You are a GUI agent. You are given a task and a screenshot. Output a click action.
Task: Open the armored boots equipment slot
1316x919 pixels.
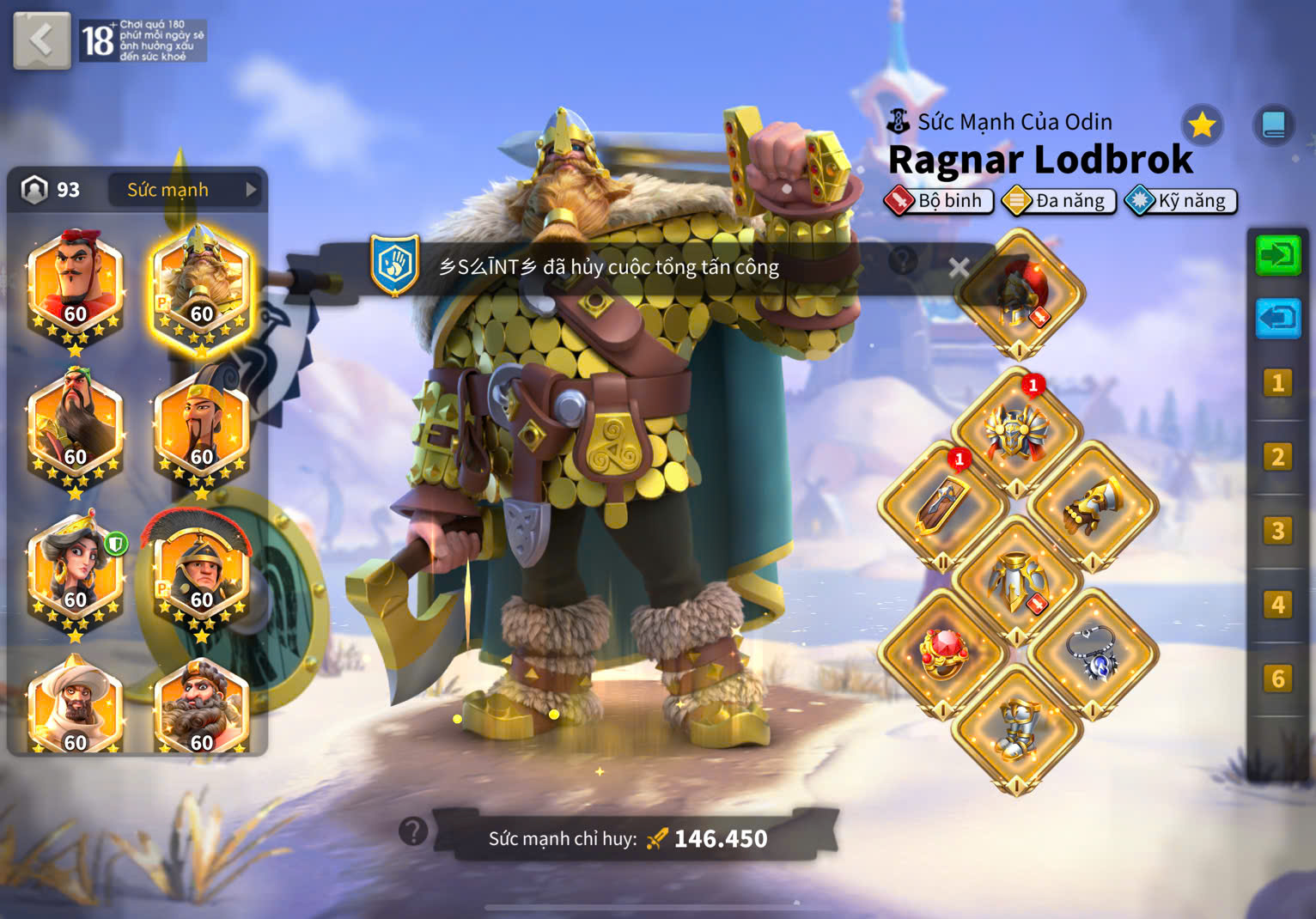click(1017, 730)
